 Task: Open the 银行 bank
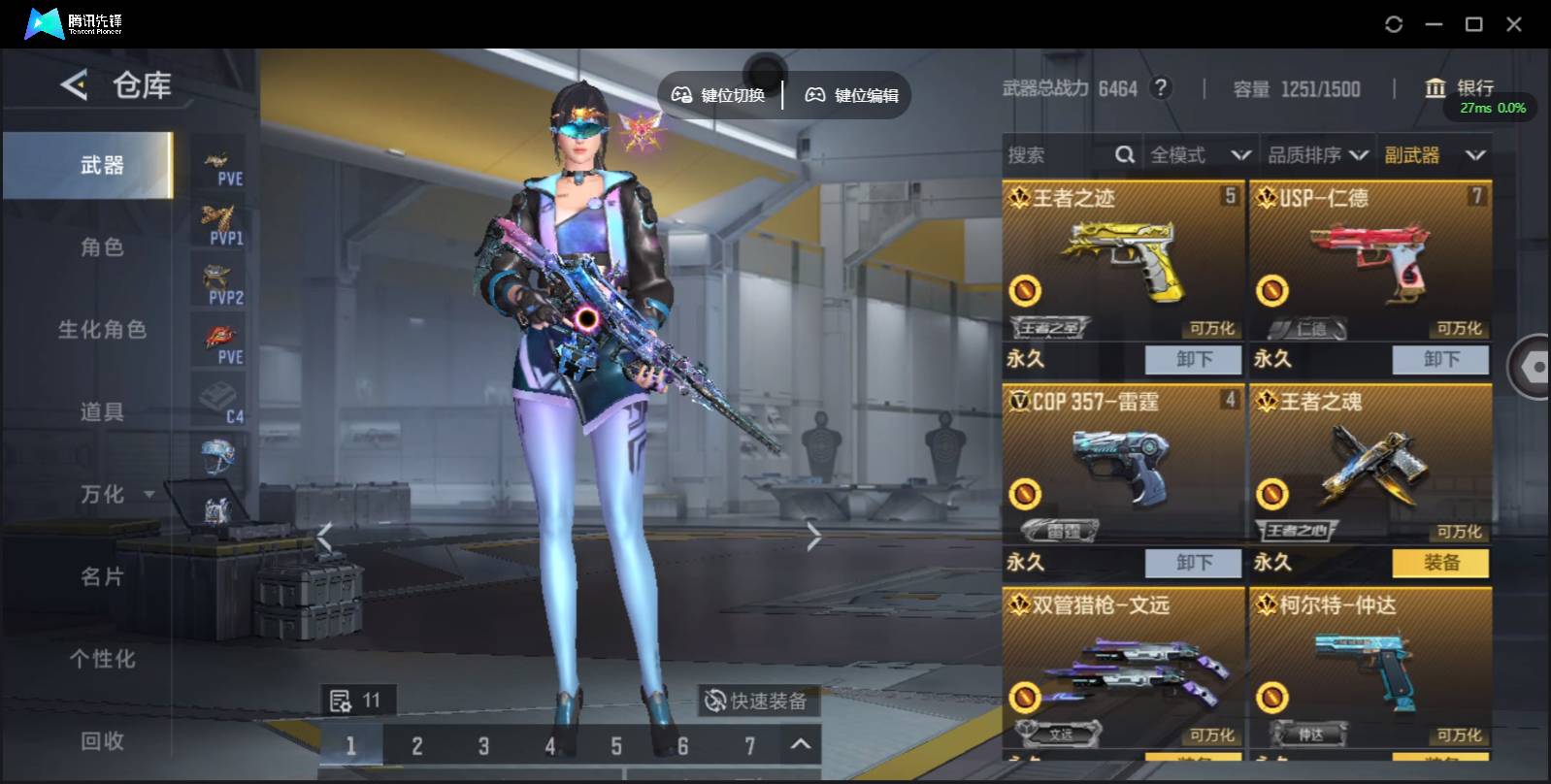click(1459, 88)
